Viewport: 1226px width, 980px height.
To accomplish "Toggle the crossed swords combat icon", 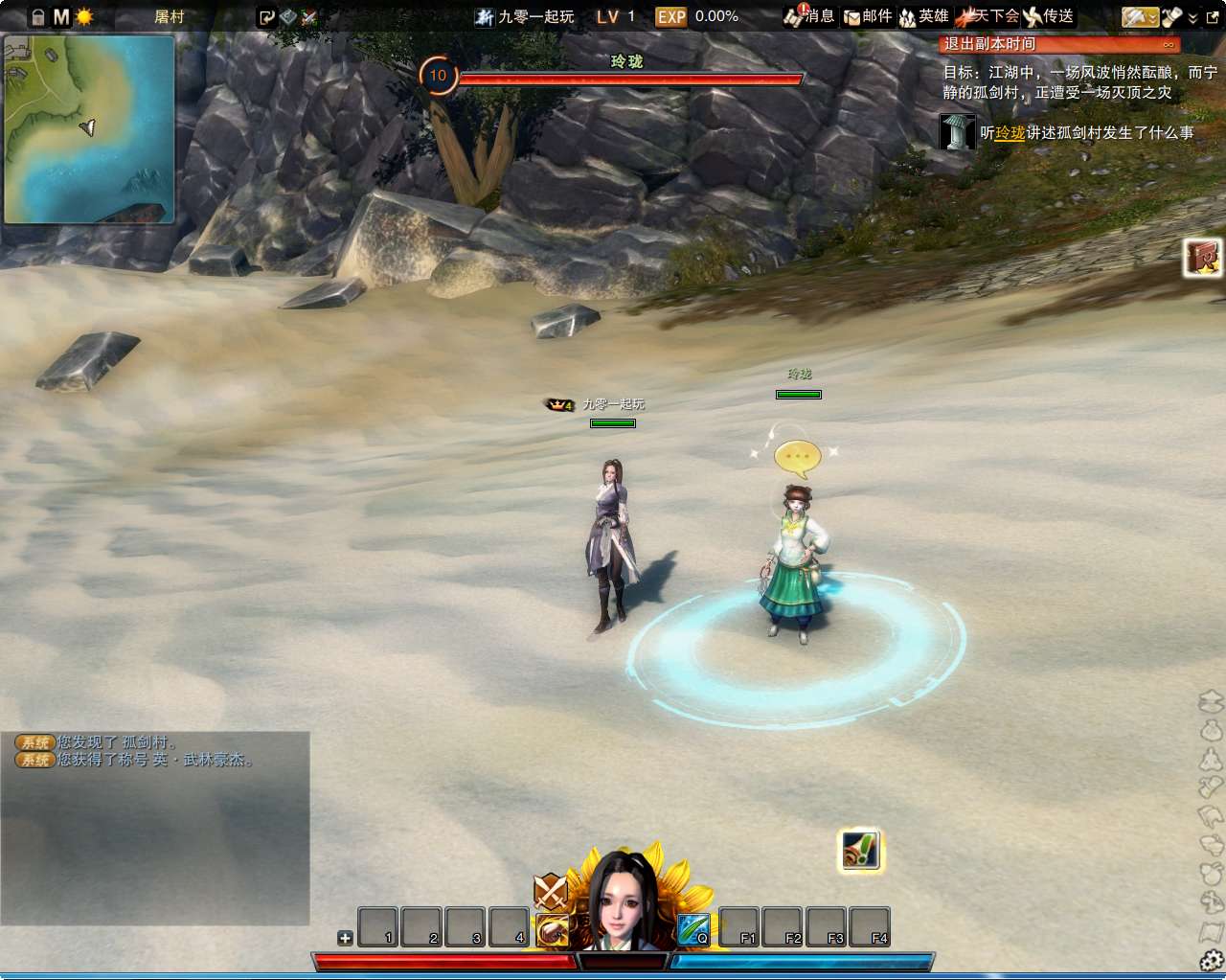I will [551, 892].
